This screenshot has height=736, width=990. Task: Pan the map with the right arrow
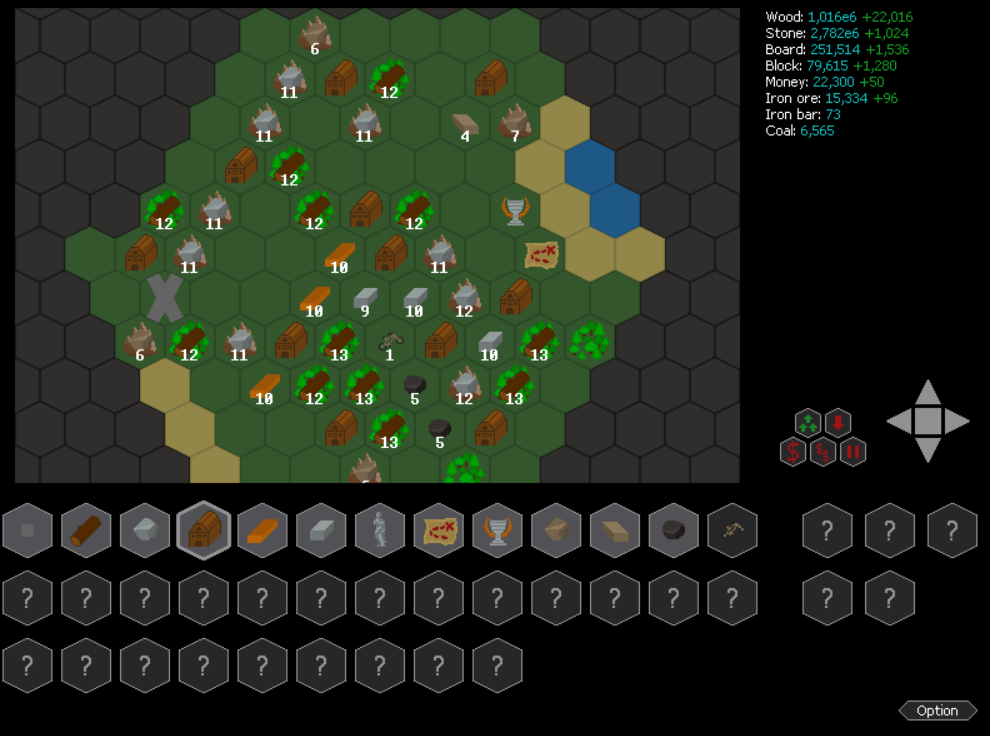pos(957,422)
